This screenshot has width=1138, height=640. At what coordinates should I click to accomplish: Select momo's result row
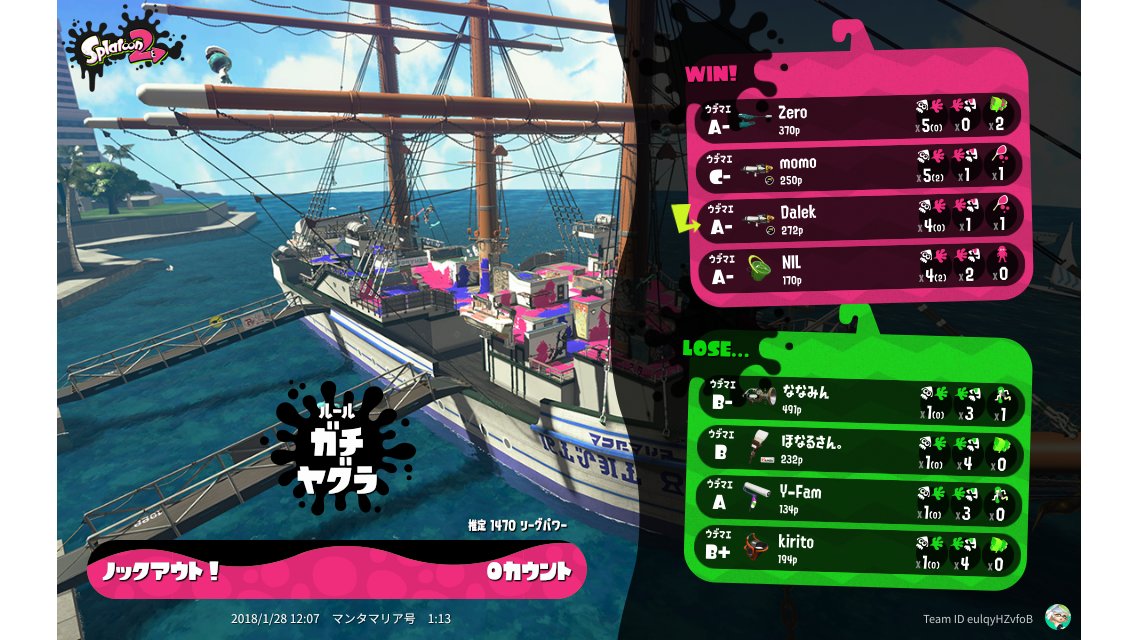[x=858, y=167]
